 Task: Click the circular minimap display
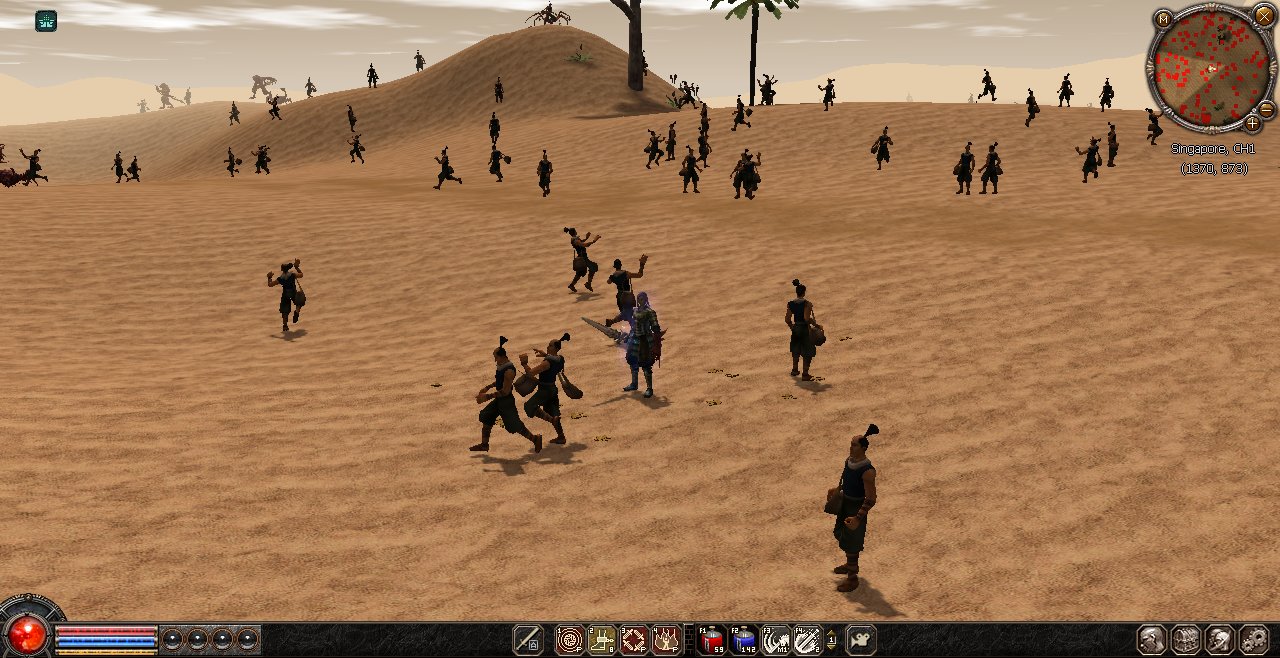(1209, 69)
